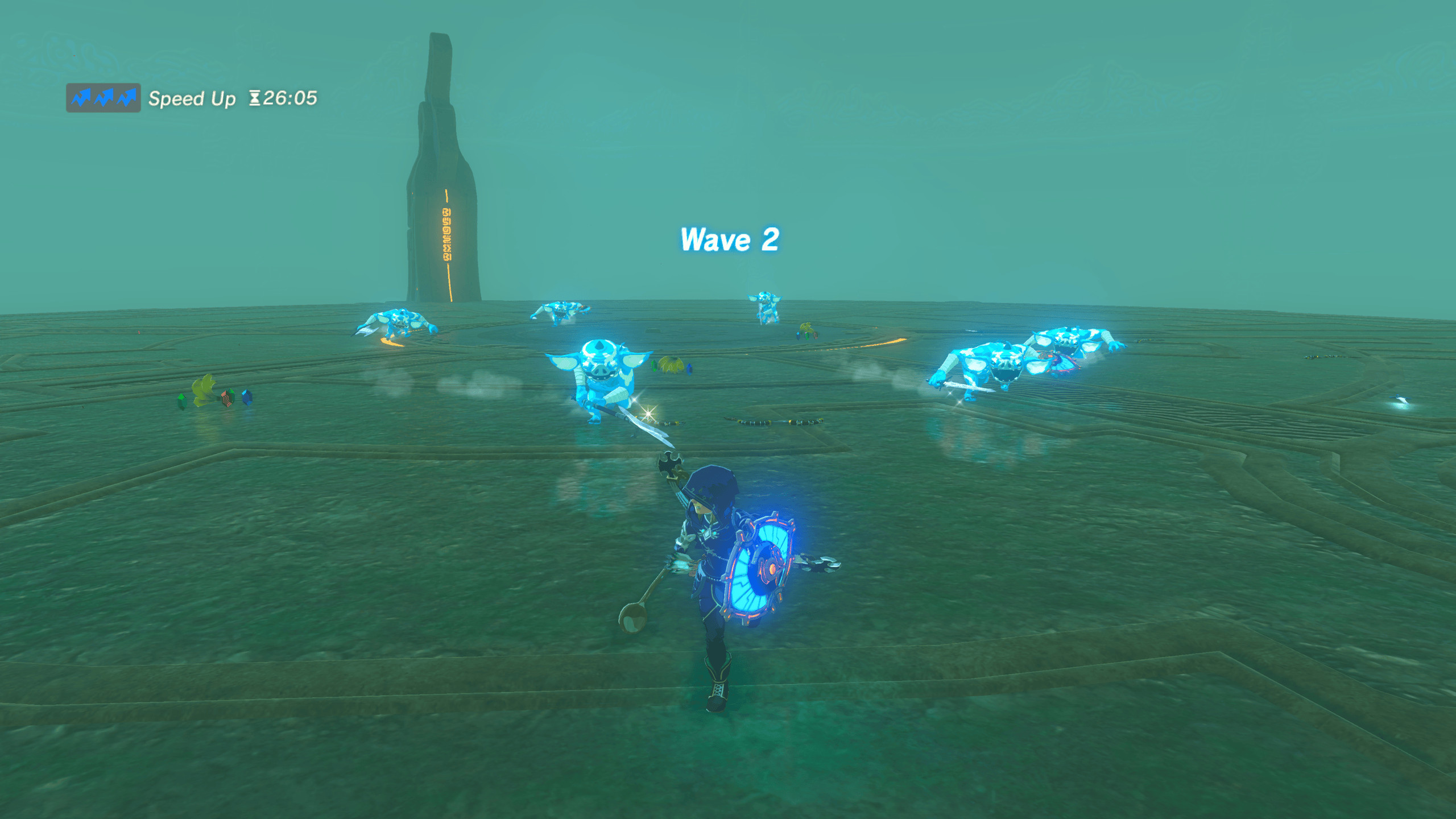Viewport: 1456px width, 819px height.
Task: Click the tall dark obelisk structure
Action: point(444,171)
